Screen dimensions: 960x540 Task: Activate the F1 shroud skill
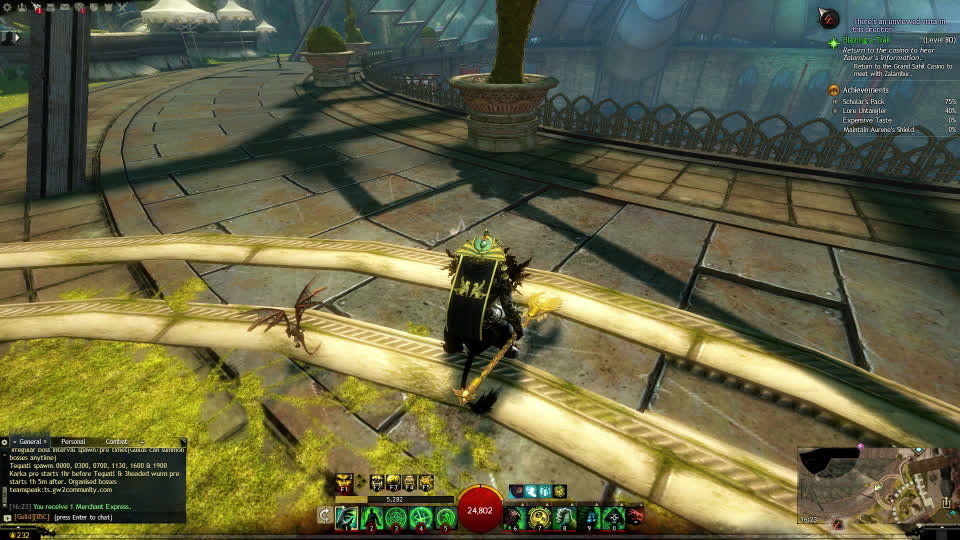[344, 483]
